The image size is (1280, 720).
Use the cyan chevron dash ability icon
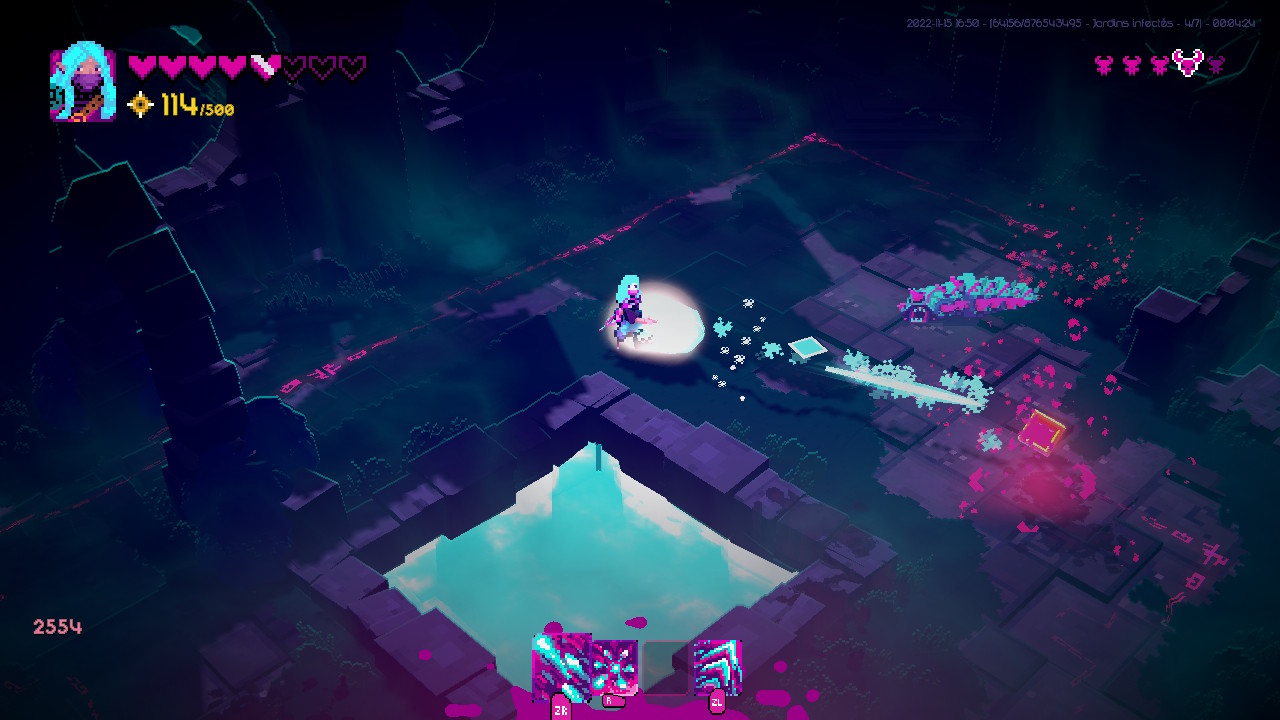[717, 666]
